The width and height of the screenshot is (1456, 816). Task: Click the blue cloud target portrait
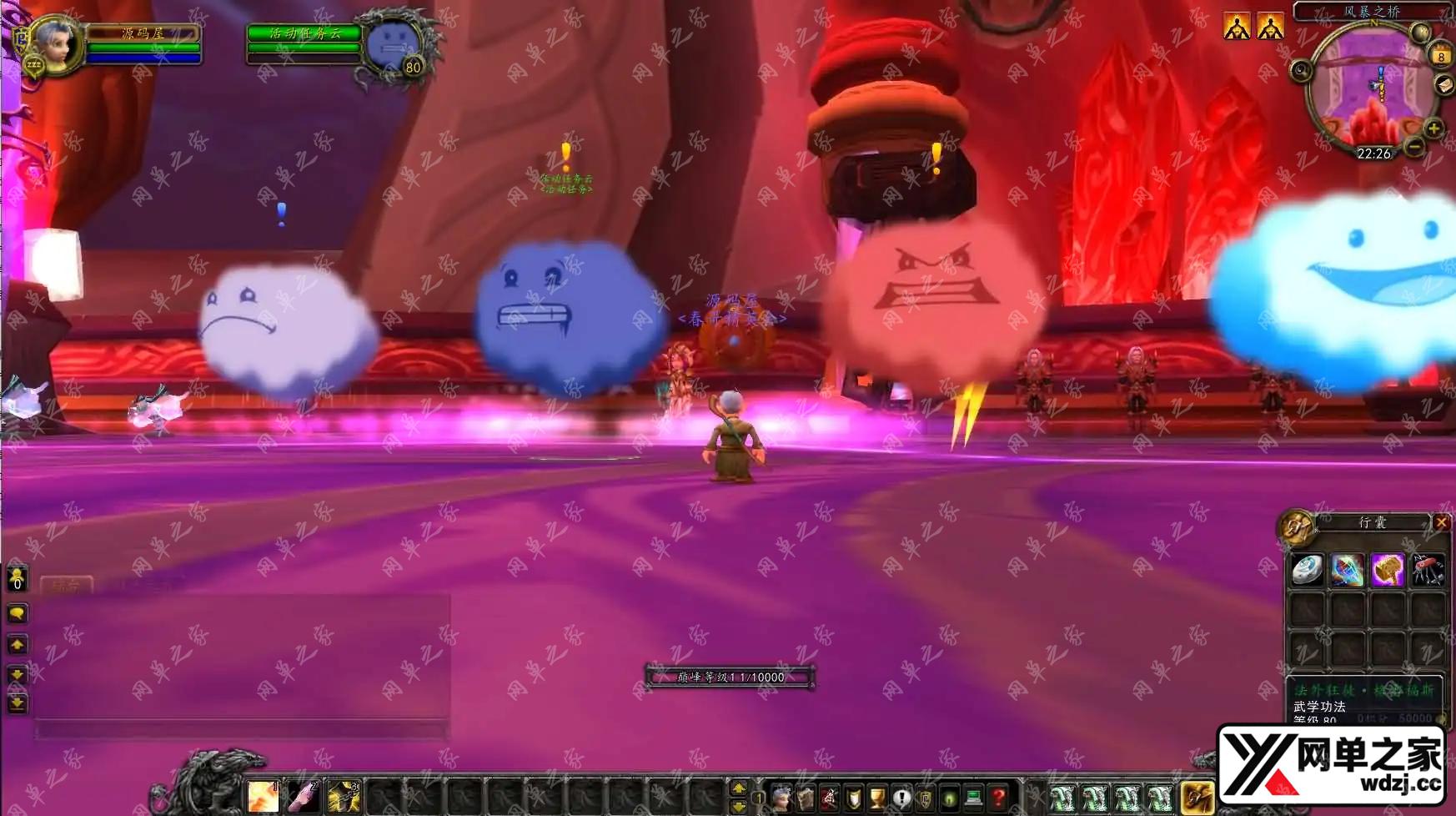tap(392, 45)
